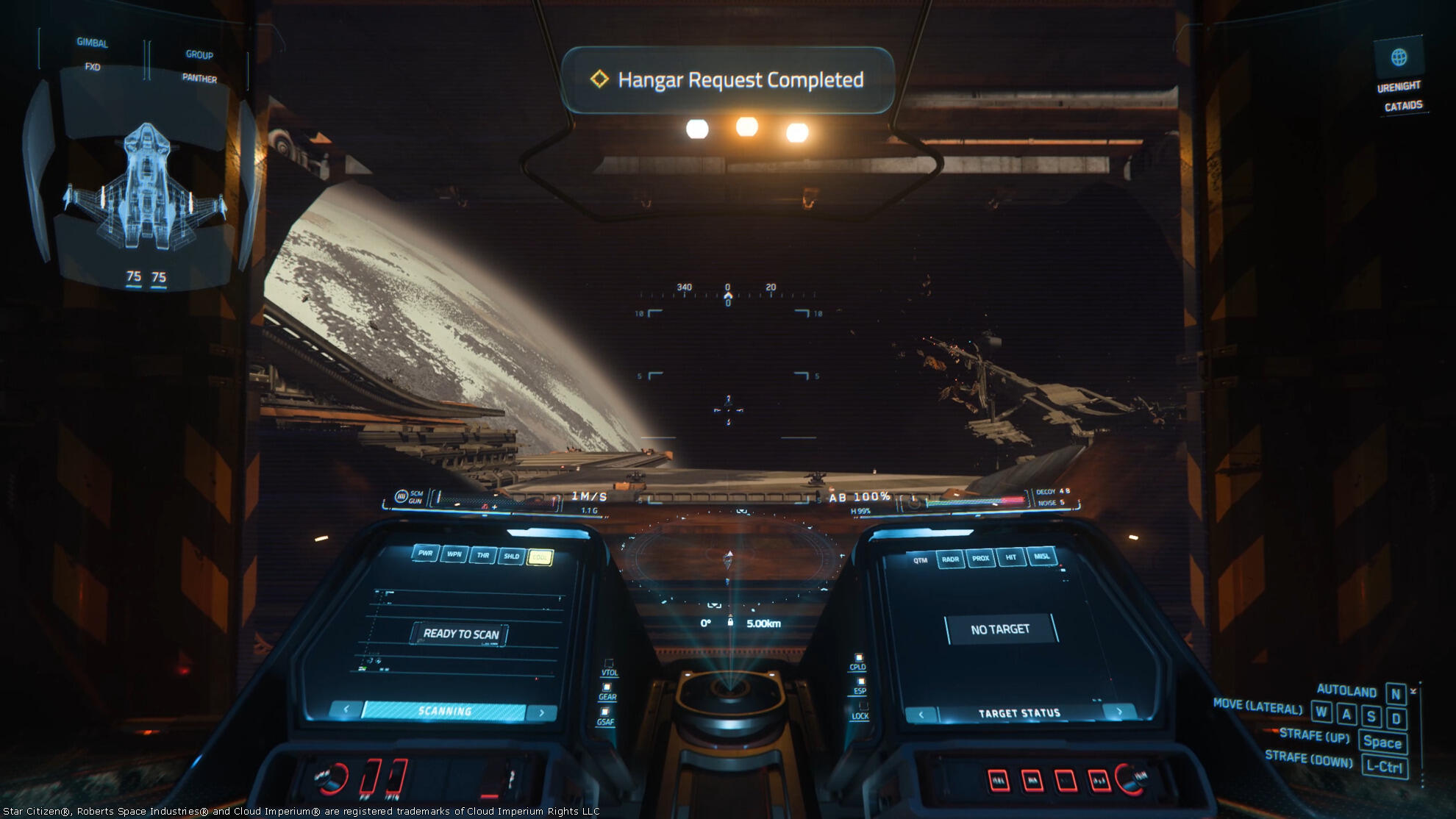1456x819 pixels.
Task: Show the previous page on the Target Status display
Action: [921, 713]
